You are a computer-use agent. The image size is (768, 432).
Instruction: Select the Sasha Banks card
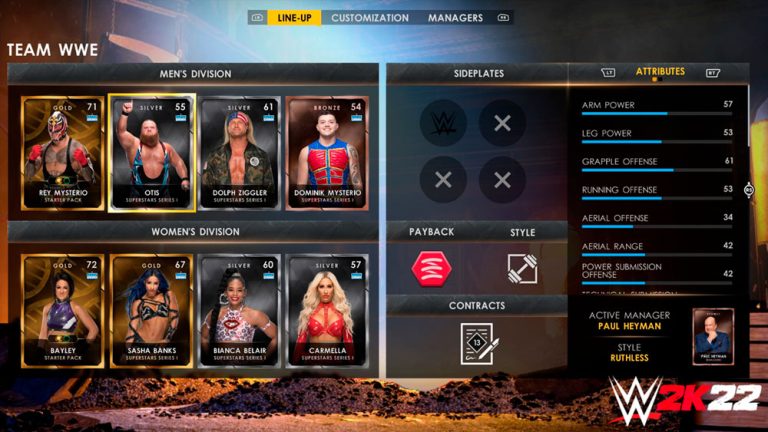coord(151,310)
